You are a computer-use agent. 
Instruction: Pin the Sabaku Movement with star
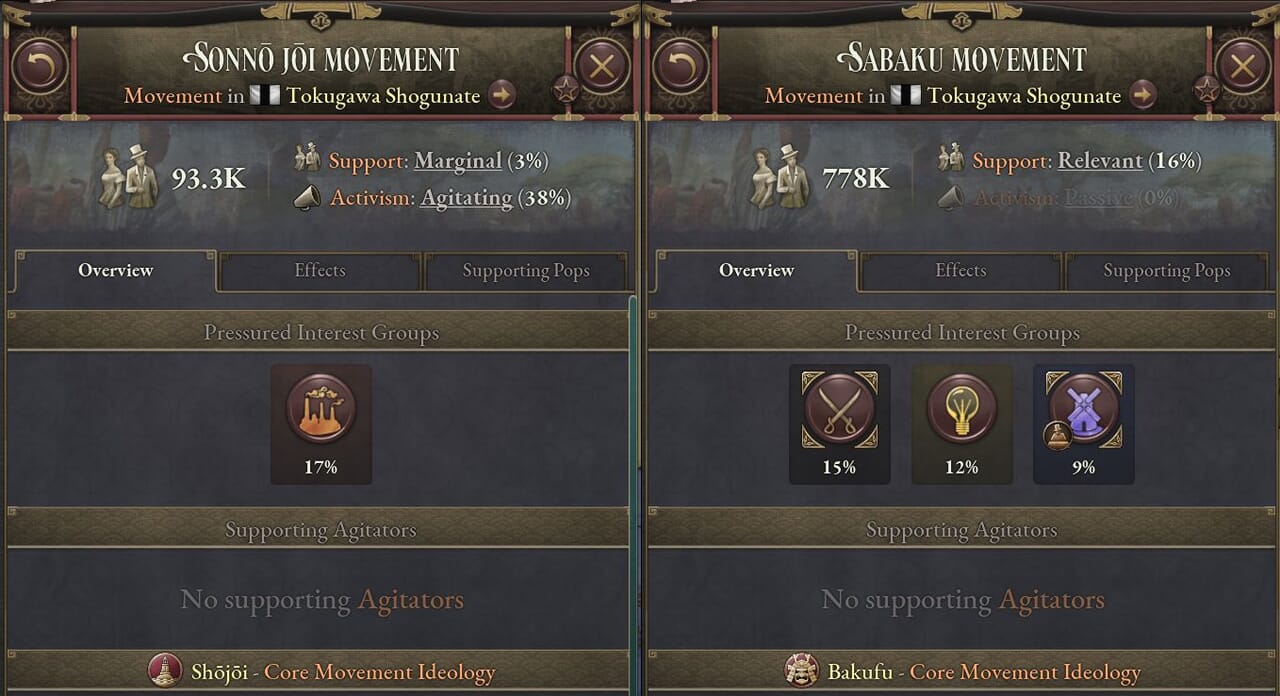(1207, 89)
